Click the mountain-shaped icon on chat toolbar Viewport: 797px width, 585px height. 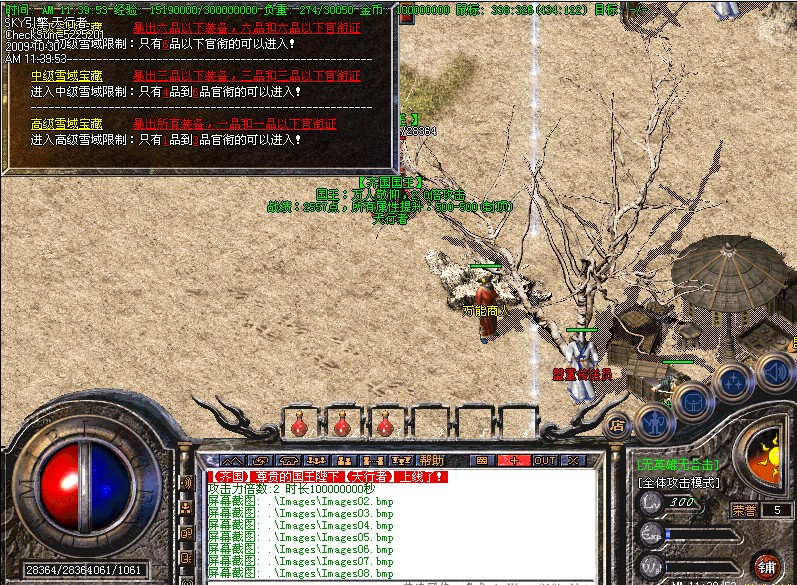231,460
